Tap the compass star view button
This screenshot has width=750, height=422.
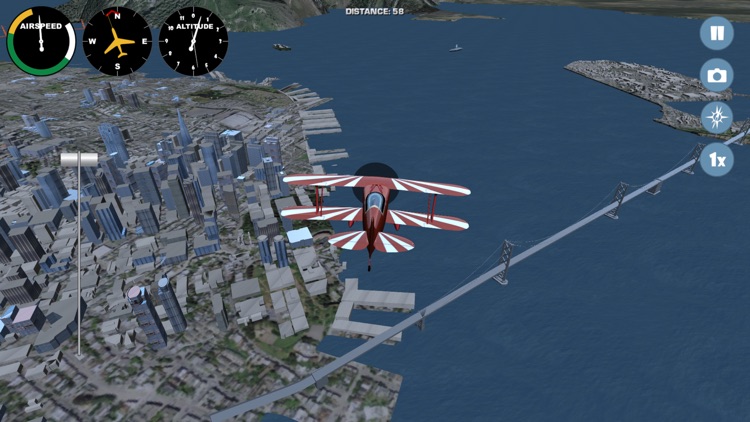click(716, 117)
